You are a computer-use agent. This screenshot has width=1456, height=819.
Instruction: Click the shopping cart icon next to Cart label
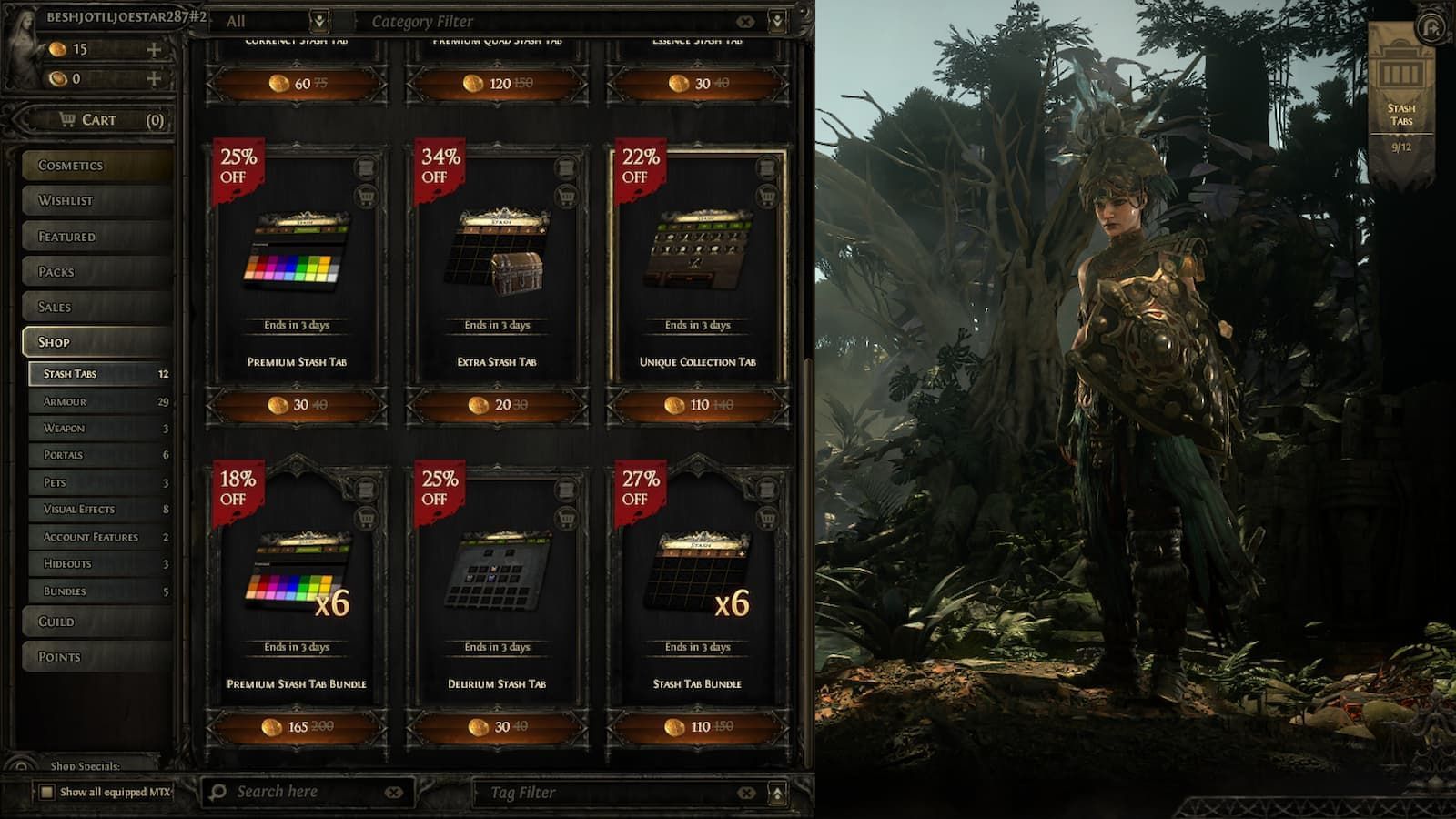[66, 119]
